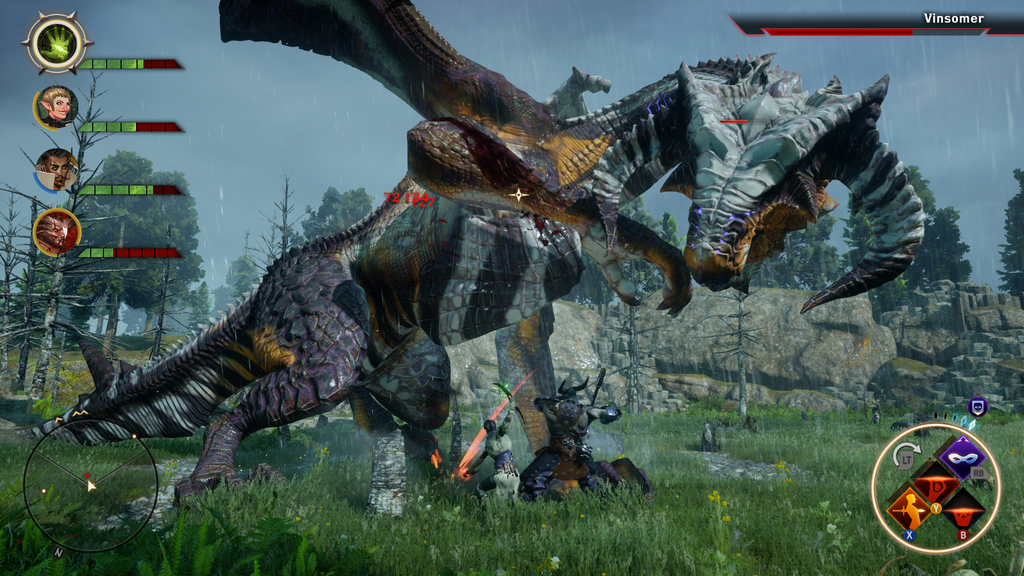Image resolution: width=1024 pixels, height=576 pixels.
Task: Activate the red and black lower diamond ability
Action: click(x=962, y=509)
